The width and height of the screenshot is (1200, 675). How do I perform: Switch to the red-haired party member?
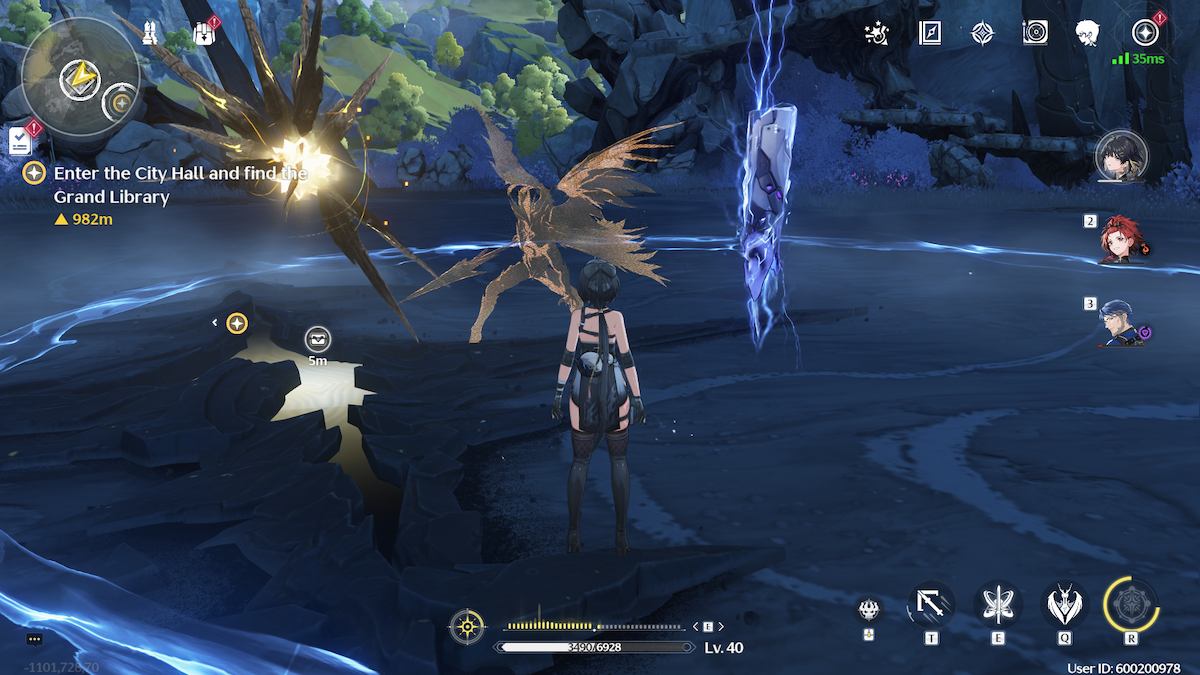(x=1122, y=240)
